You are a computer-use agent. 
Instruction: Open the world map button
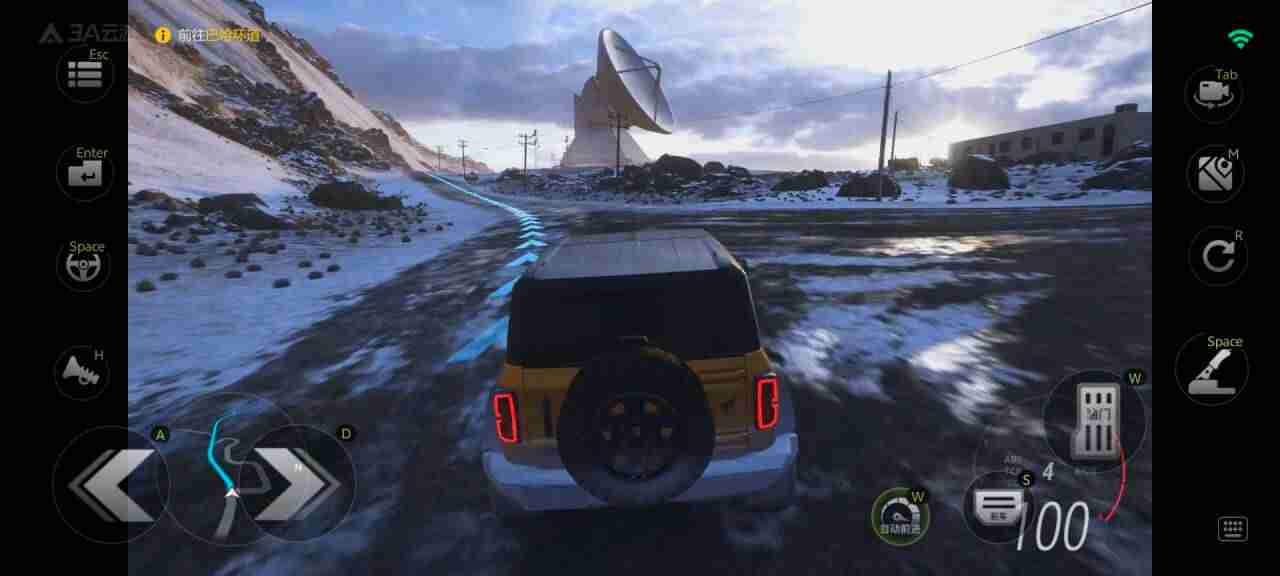coord(1215,174)
